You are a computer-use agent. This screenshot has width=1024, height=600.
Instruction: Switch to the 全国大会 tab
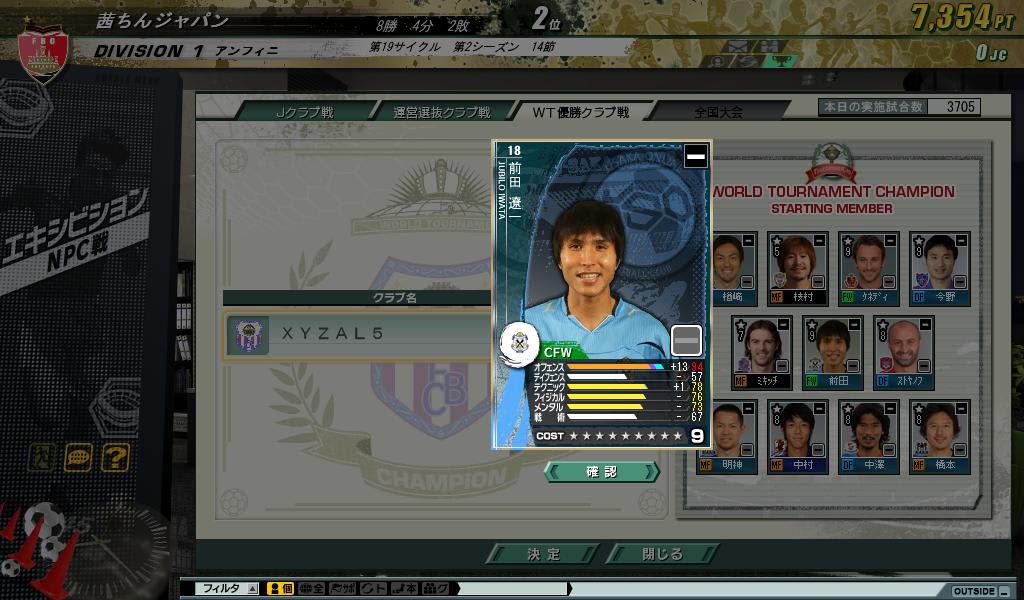coord(718,112)
